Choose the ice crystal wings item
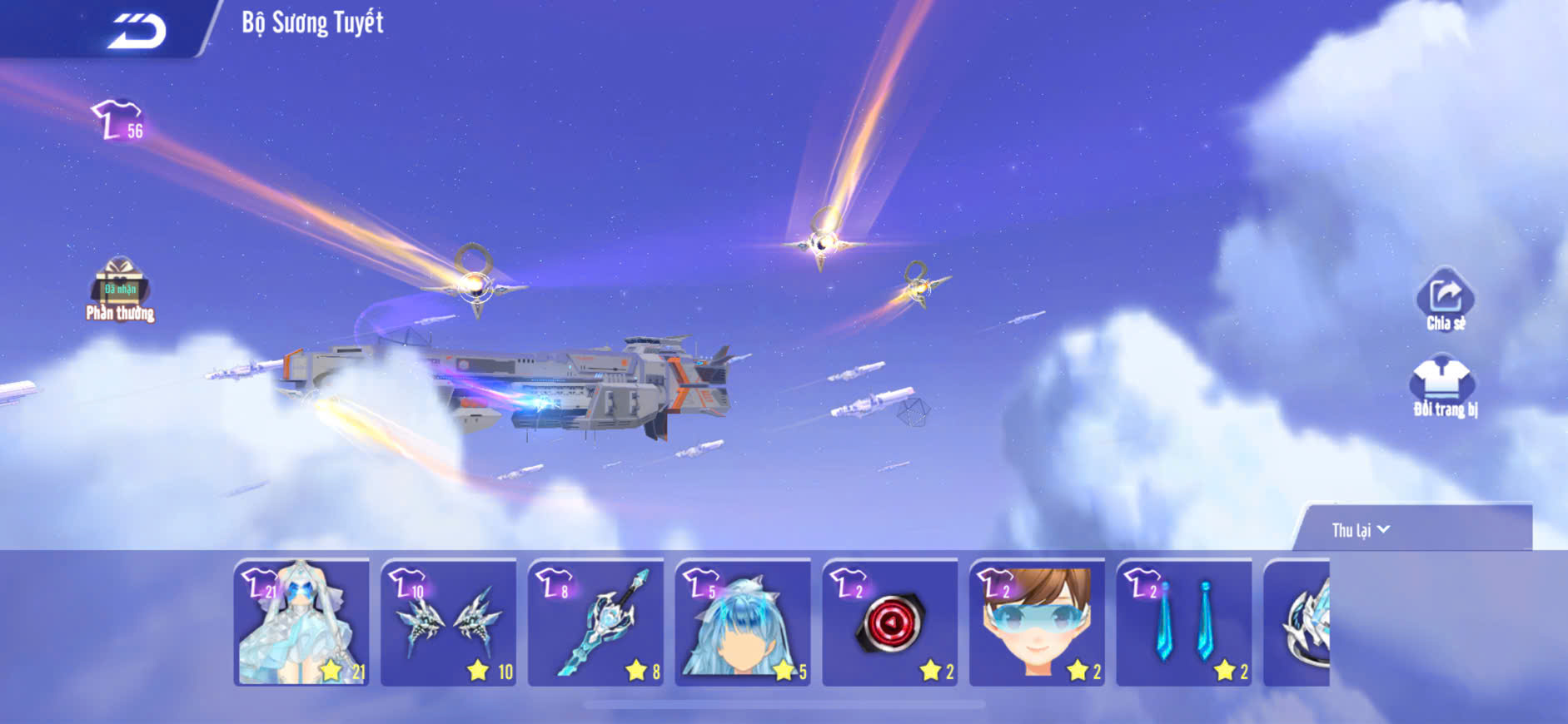 point(449,622)
